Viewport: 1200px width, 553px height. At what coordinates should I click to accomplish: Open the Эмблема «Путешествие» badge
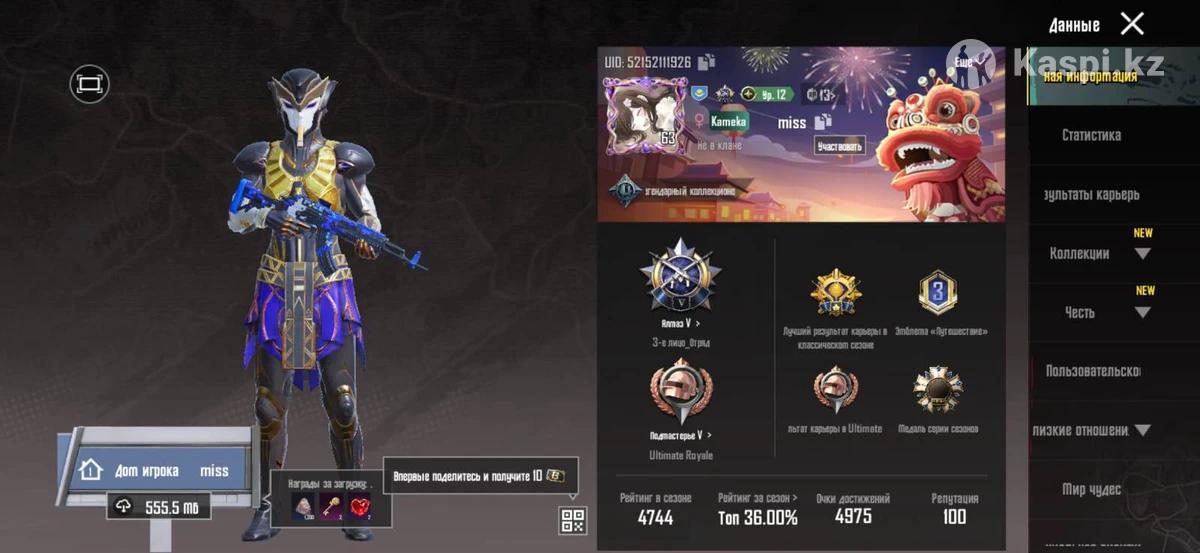pyautogui.click(x=937, y=294)
